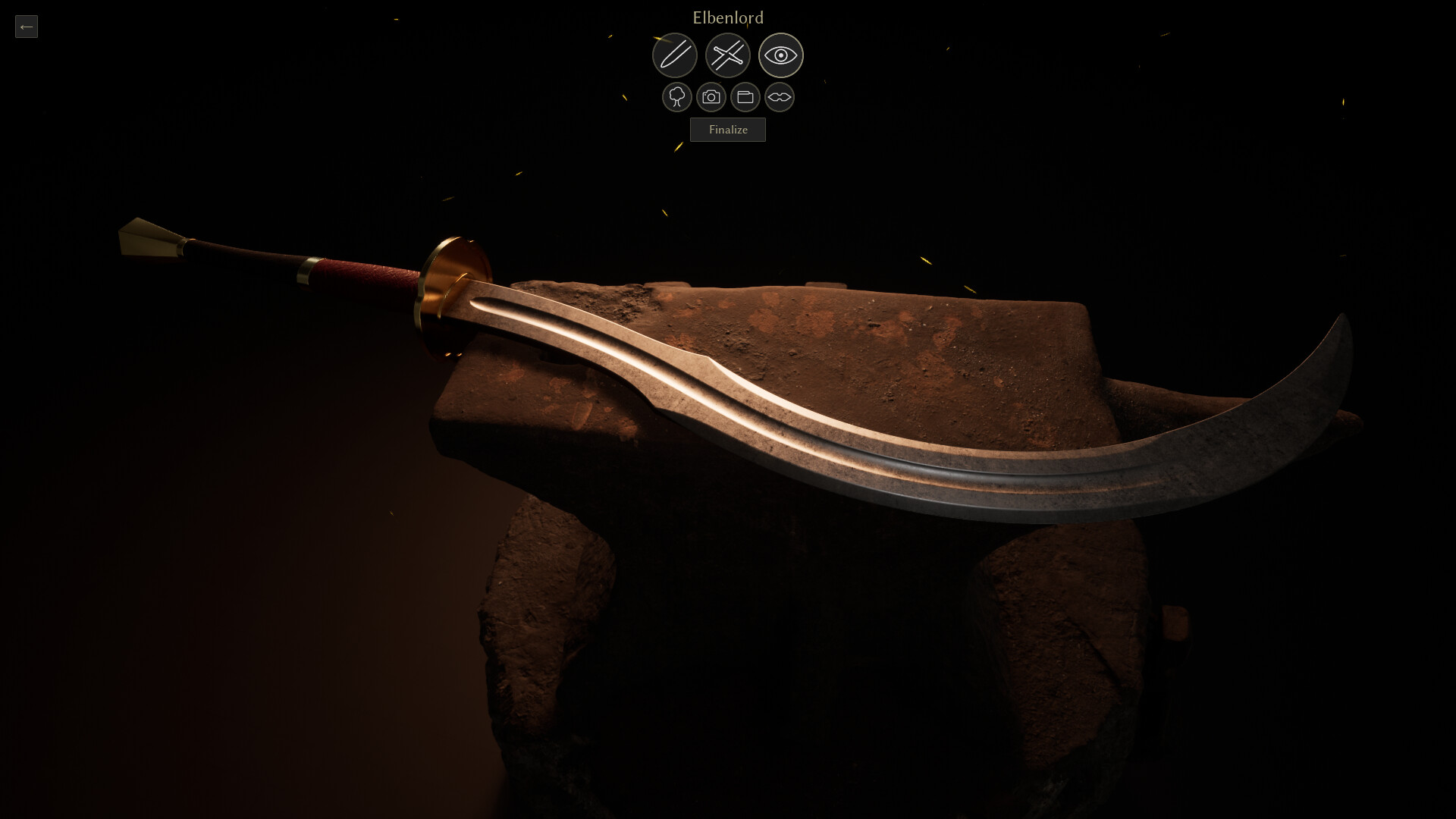Click the Elbenlord title to rename
Screen dimensions: 1456x819
pyautogui.click(x=727, y=17)
